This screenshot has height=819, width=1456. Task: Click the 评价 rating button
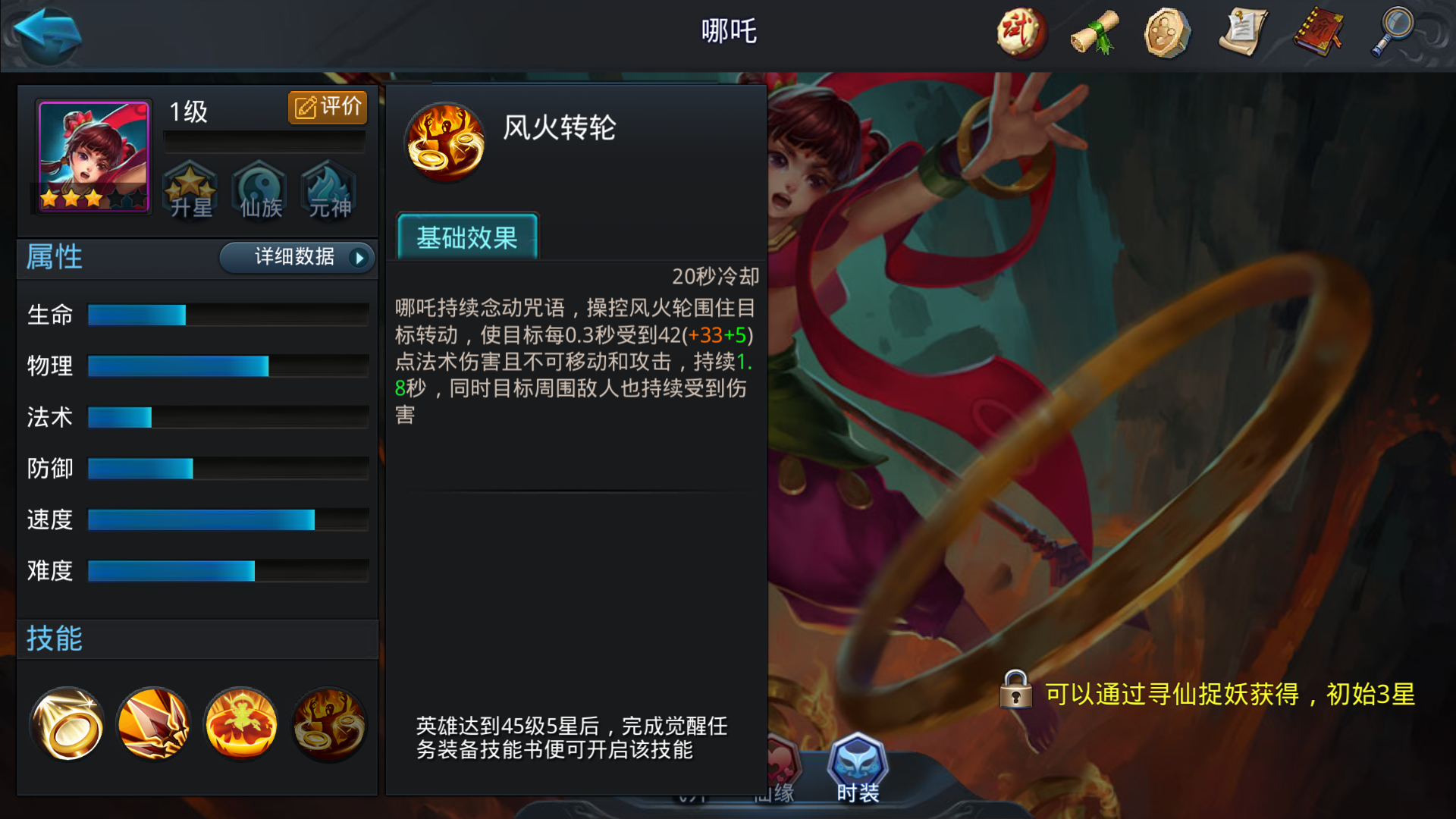[327, 107]
